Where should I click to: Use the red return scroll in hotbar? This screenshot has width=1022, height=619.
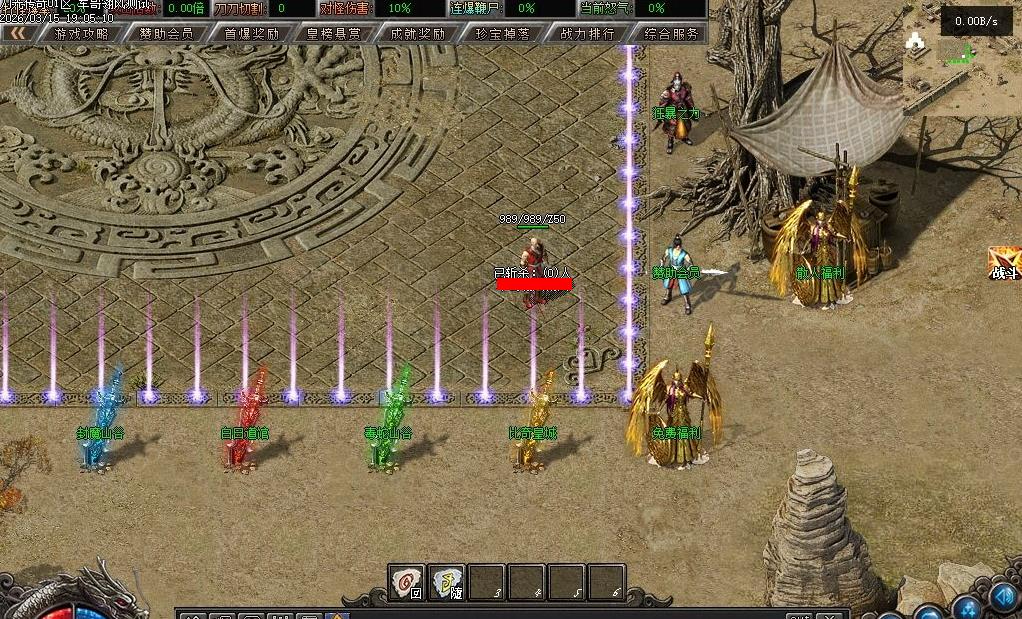[x=407, y=582]
